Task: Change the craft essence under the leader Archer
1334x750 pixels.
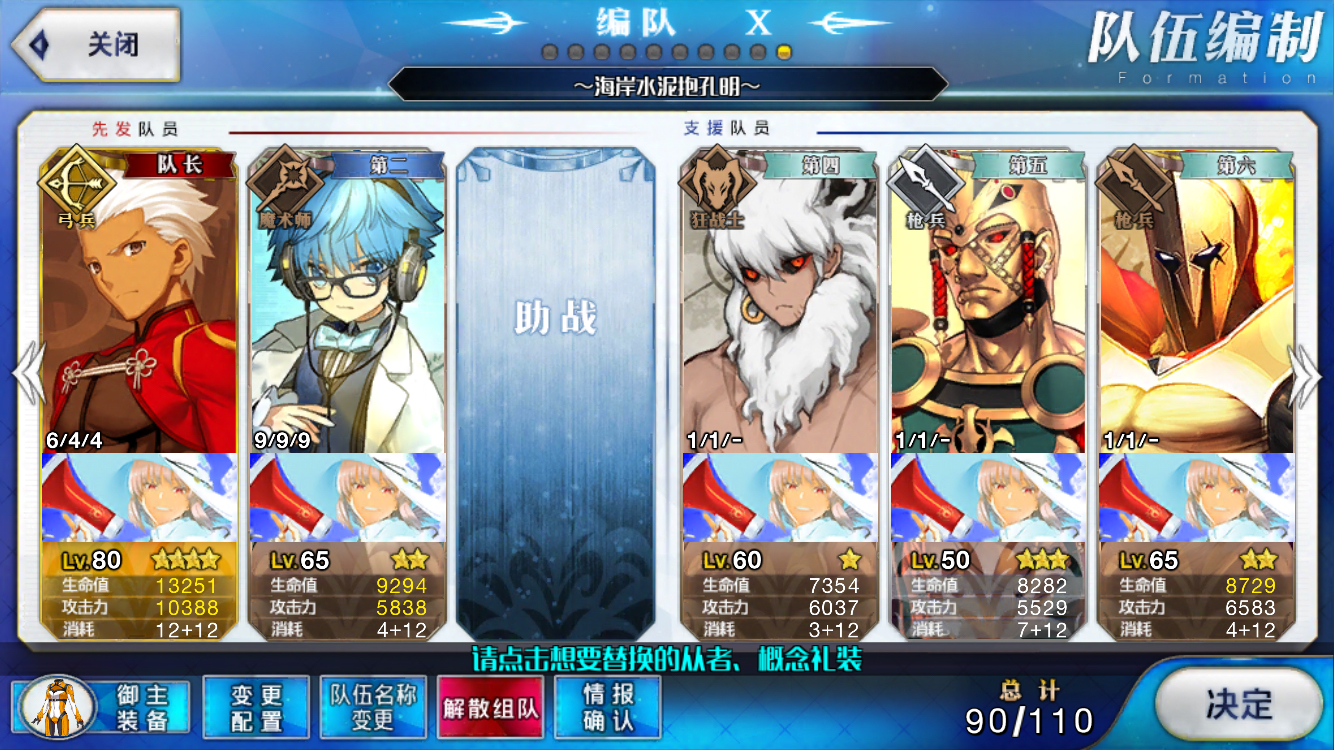Action: (139, 497)
